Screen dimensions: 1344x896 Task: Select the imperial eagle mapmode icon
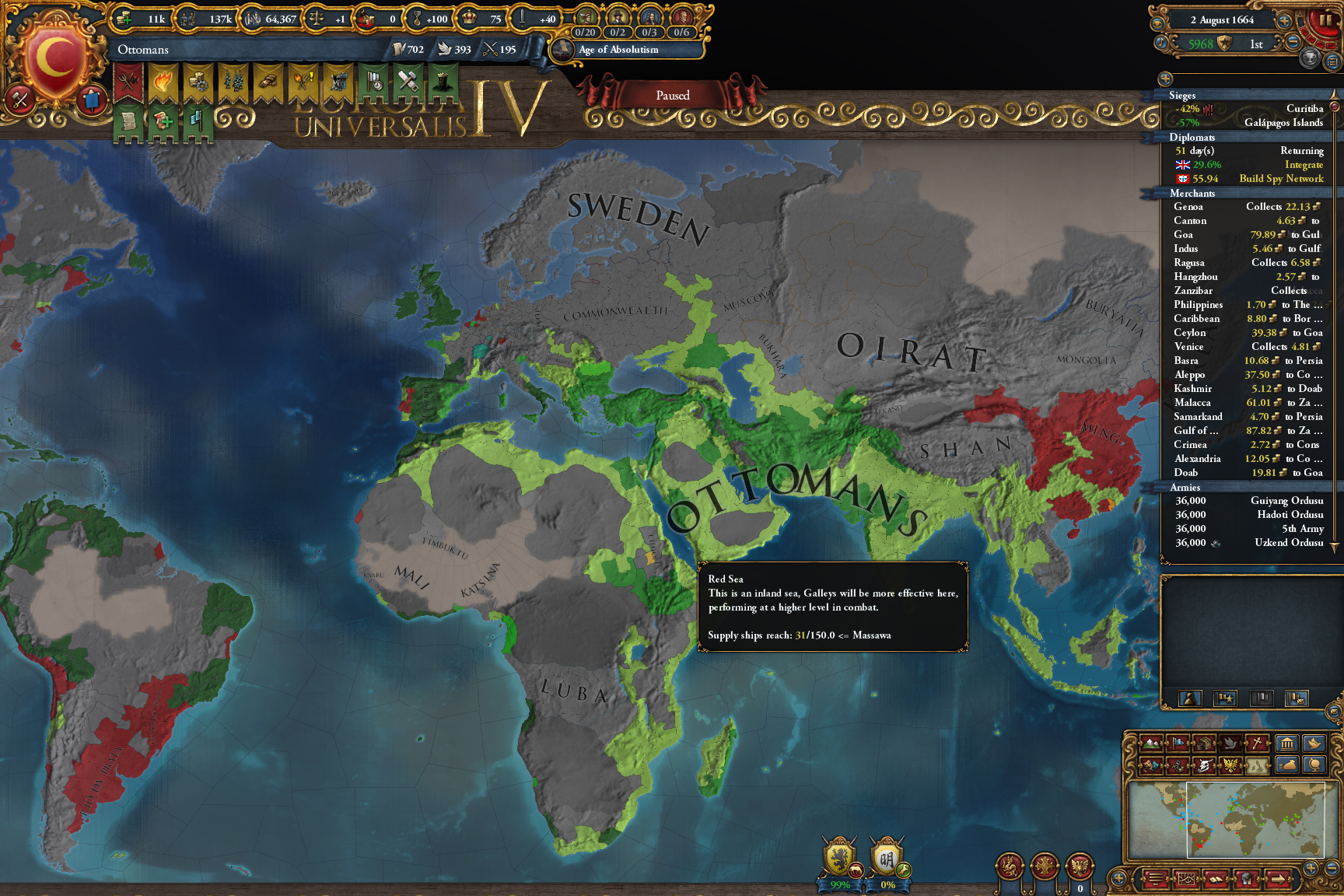click(1230, 764)
